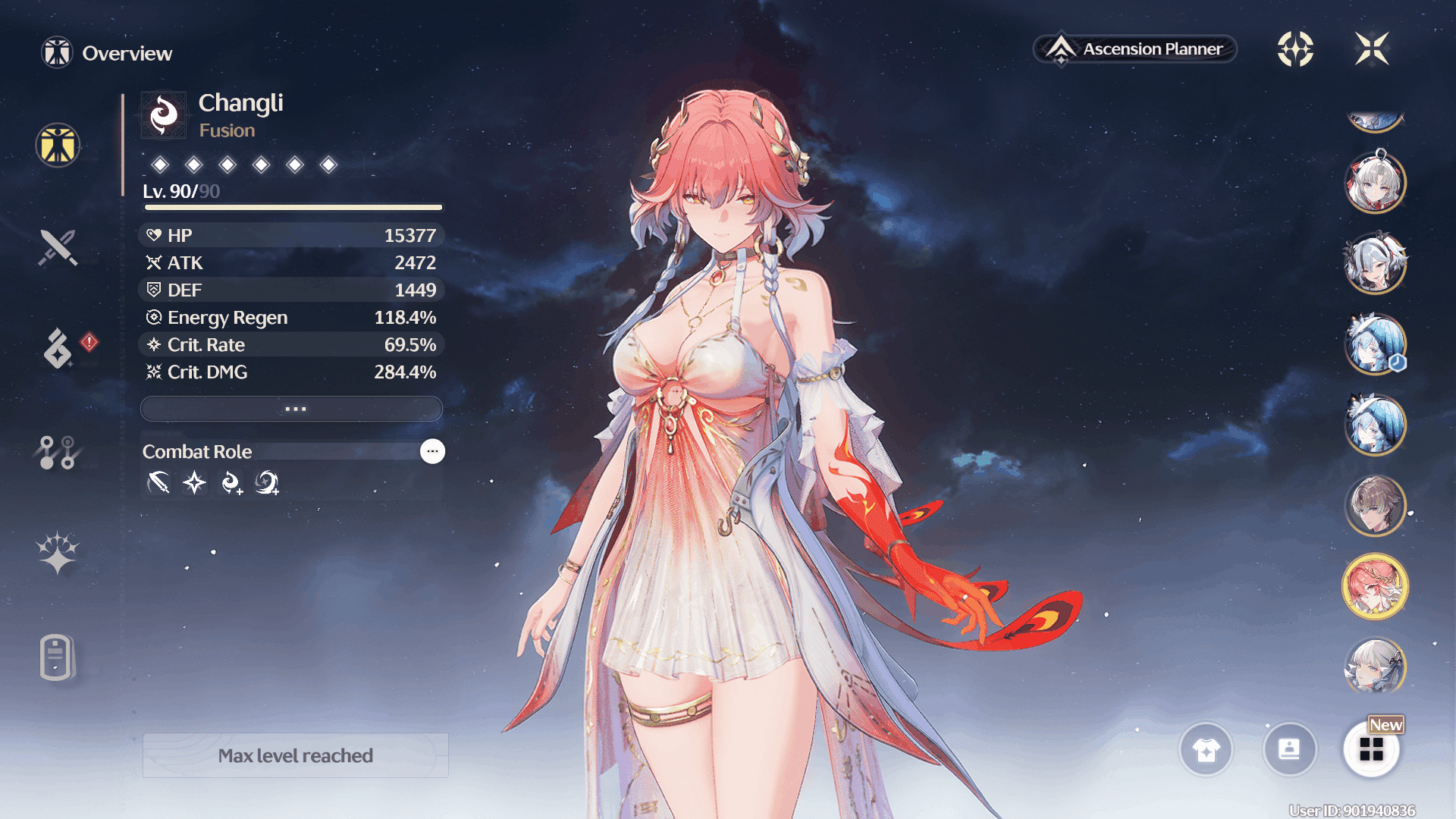Select the Overview figure tab

click(58, 145)
